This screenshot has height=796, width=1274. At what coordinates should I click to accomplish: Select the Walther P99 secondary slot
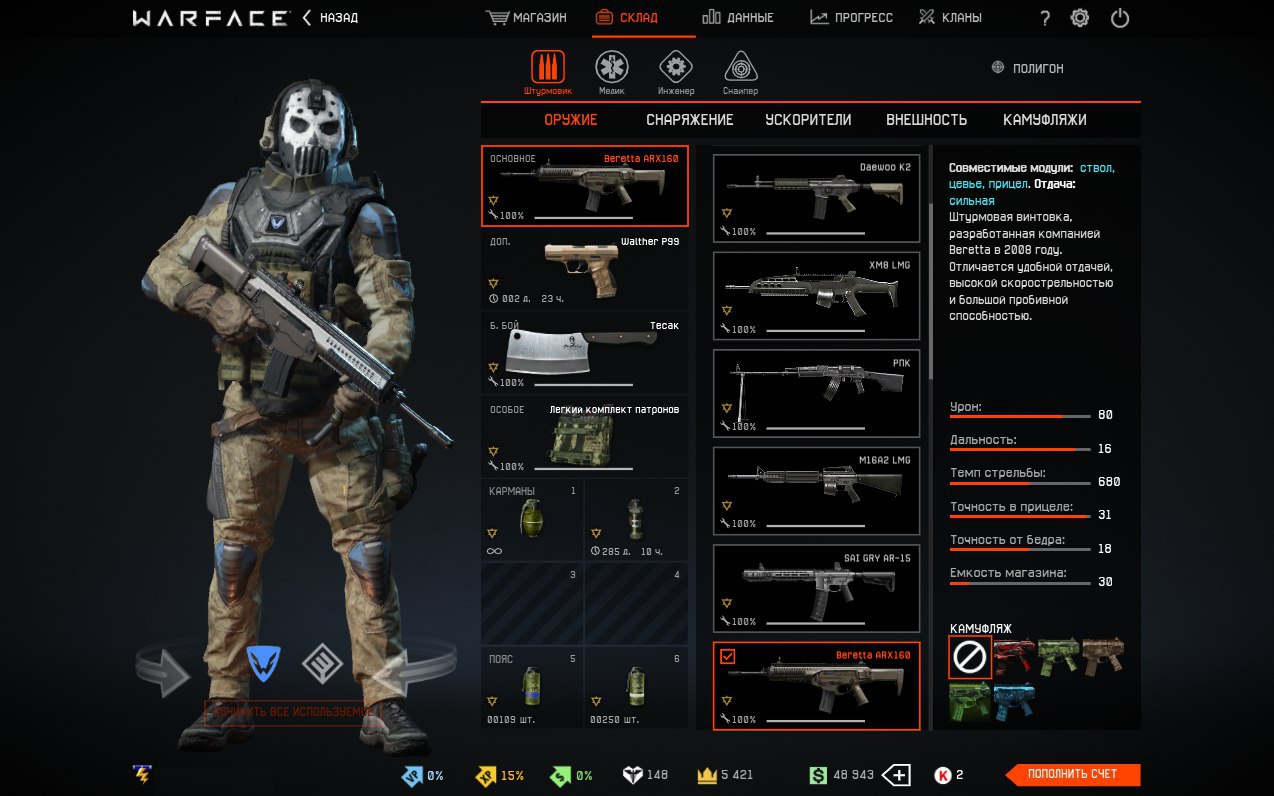585,270
